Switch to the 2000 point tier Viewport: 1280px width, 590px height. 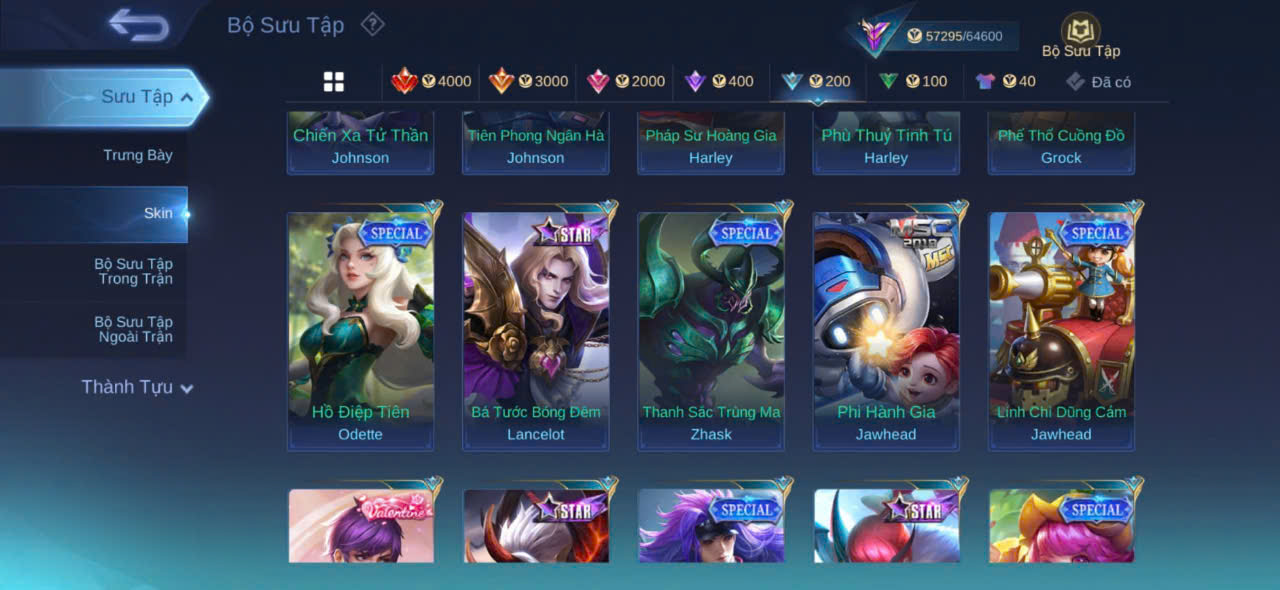pos(625,81)
